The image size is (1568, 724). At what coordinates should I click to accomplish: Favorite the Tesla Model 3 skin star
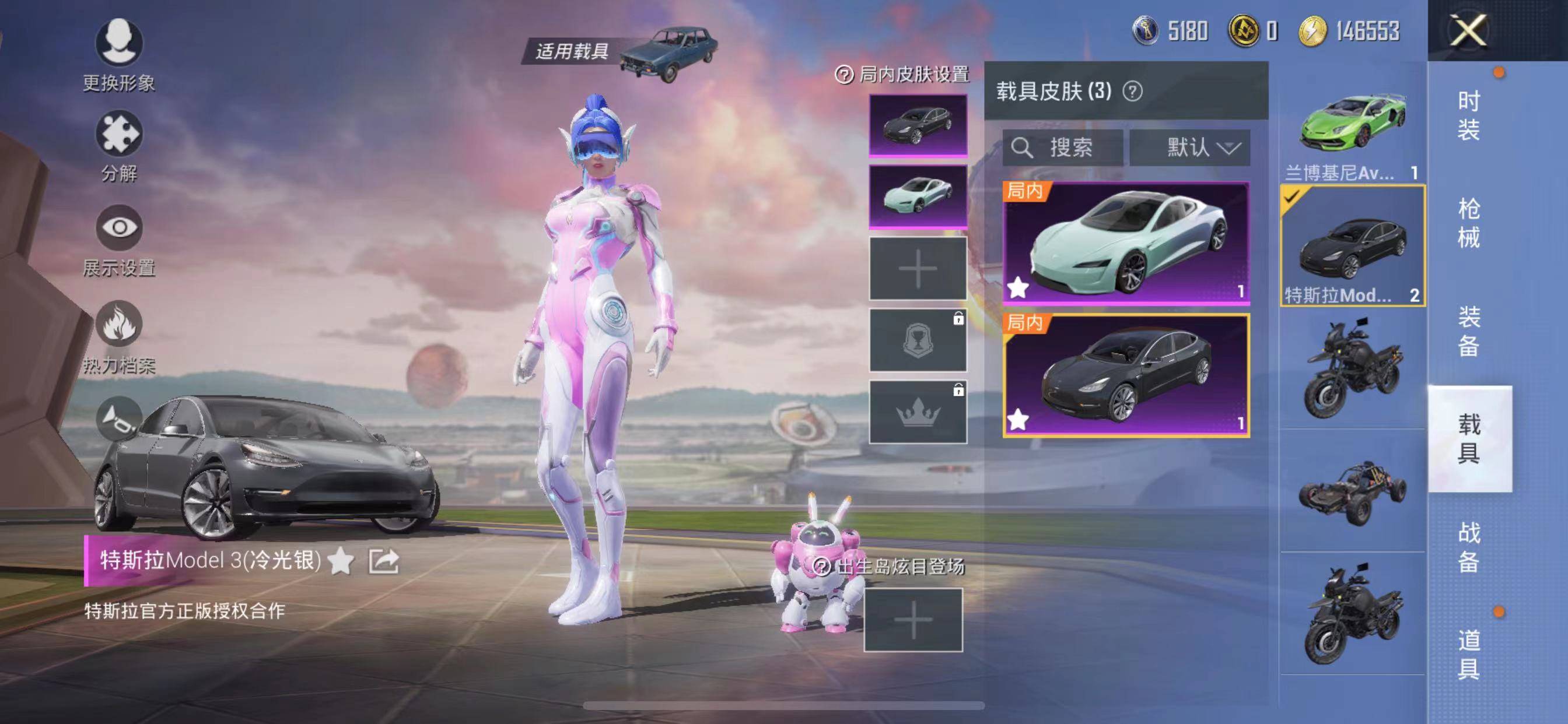(341, 561)
